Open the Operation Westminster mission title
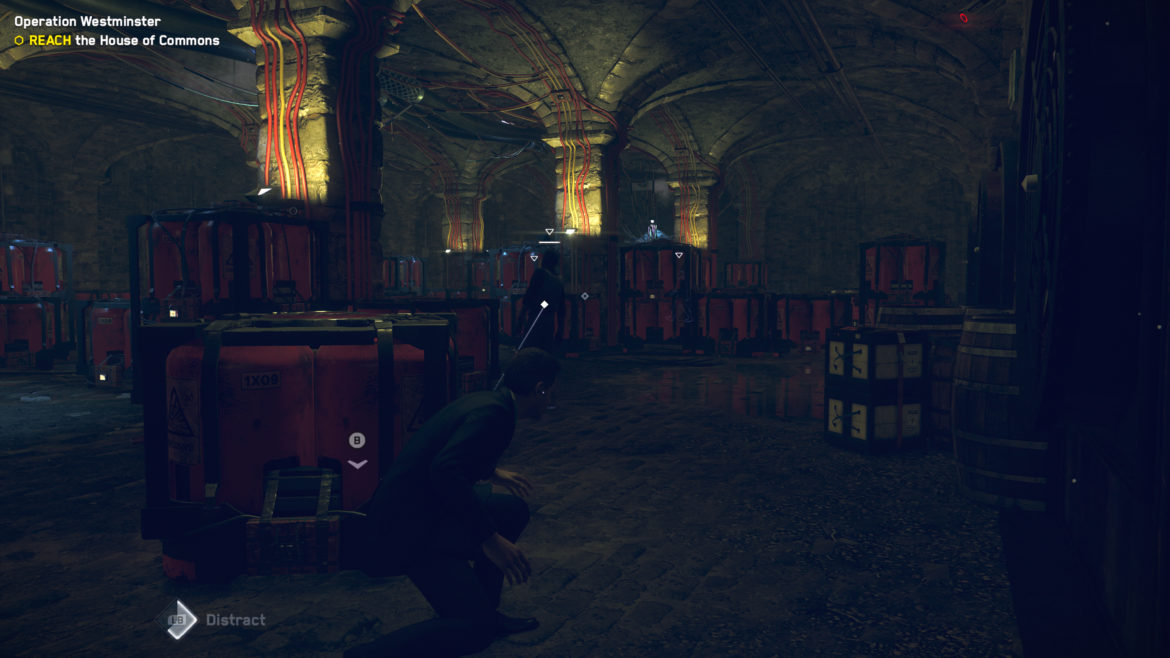Image resolution: width=1170 pixels, height=658 pixels. coord(87,21)
